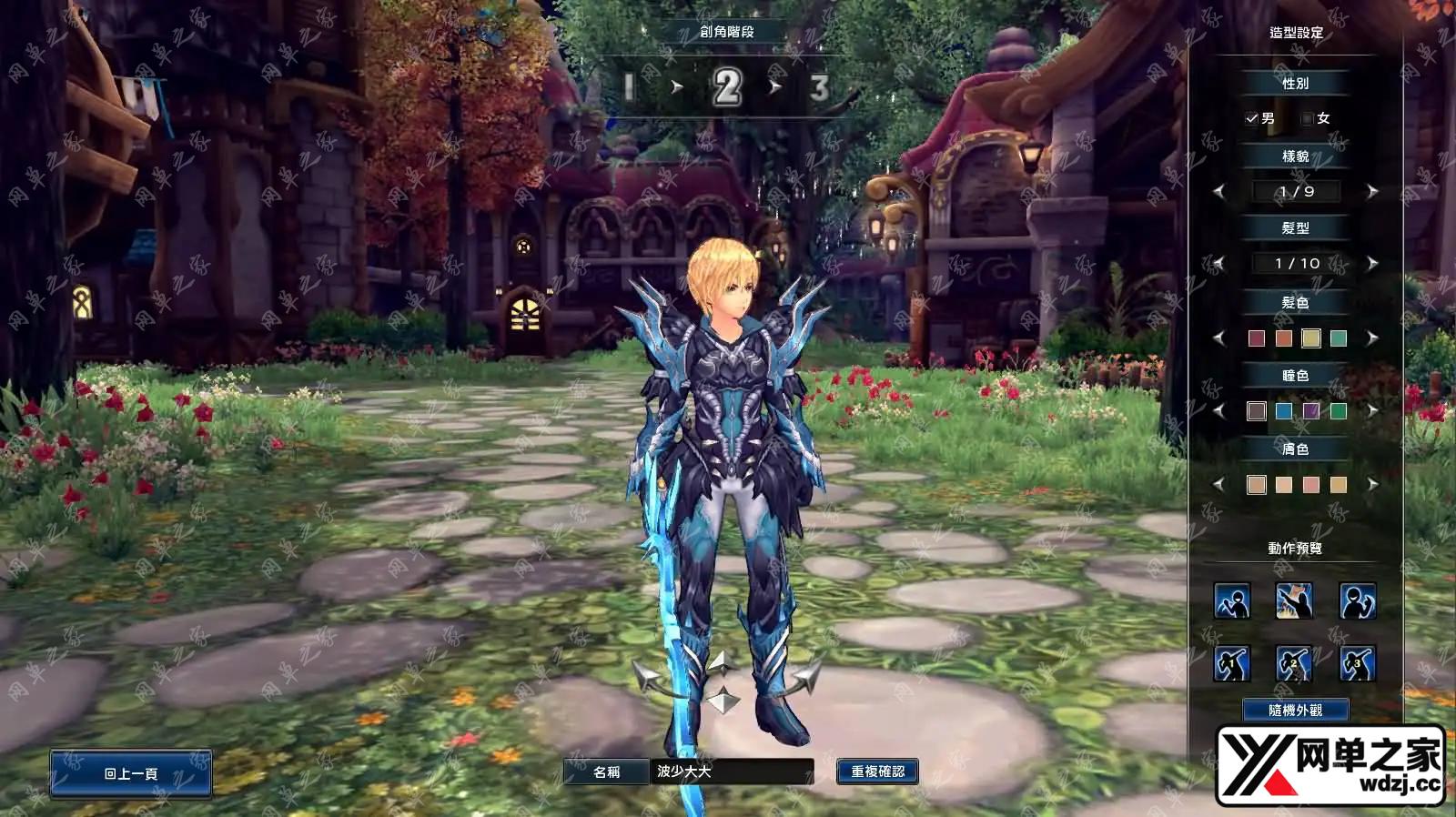This screenshot has height=817, width=1456.
Task: Click the character name input field
Action: tap(732, 772)
